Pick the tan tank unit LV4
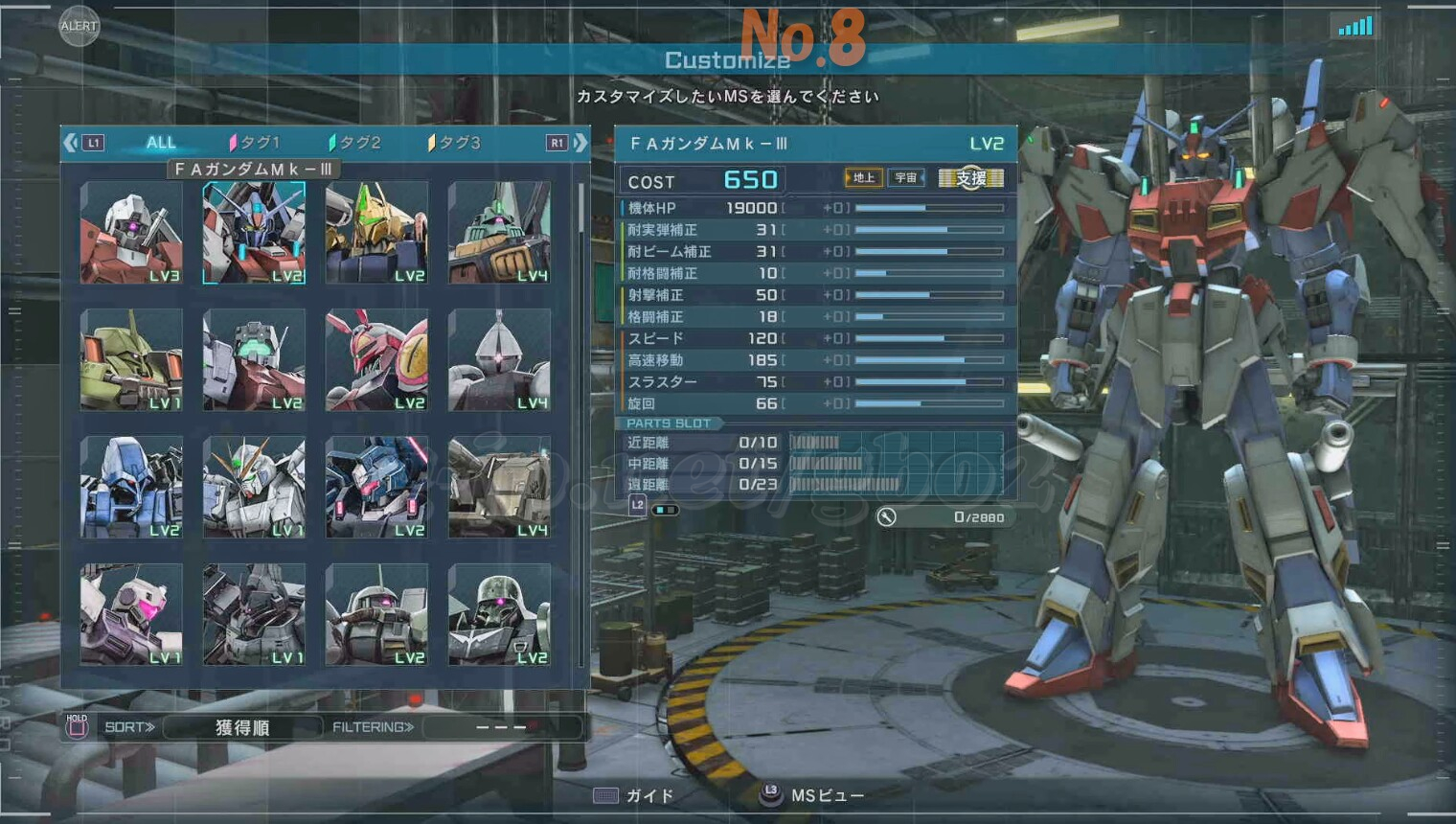 499,488
